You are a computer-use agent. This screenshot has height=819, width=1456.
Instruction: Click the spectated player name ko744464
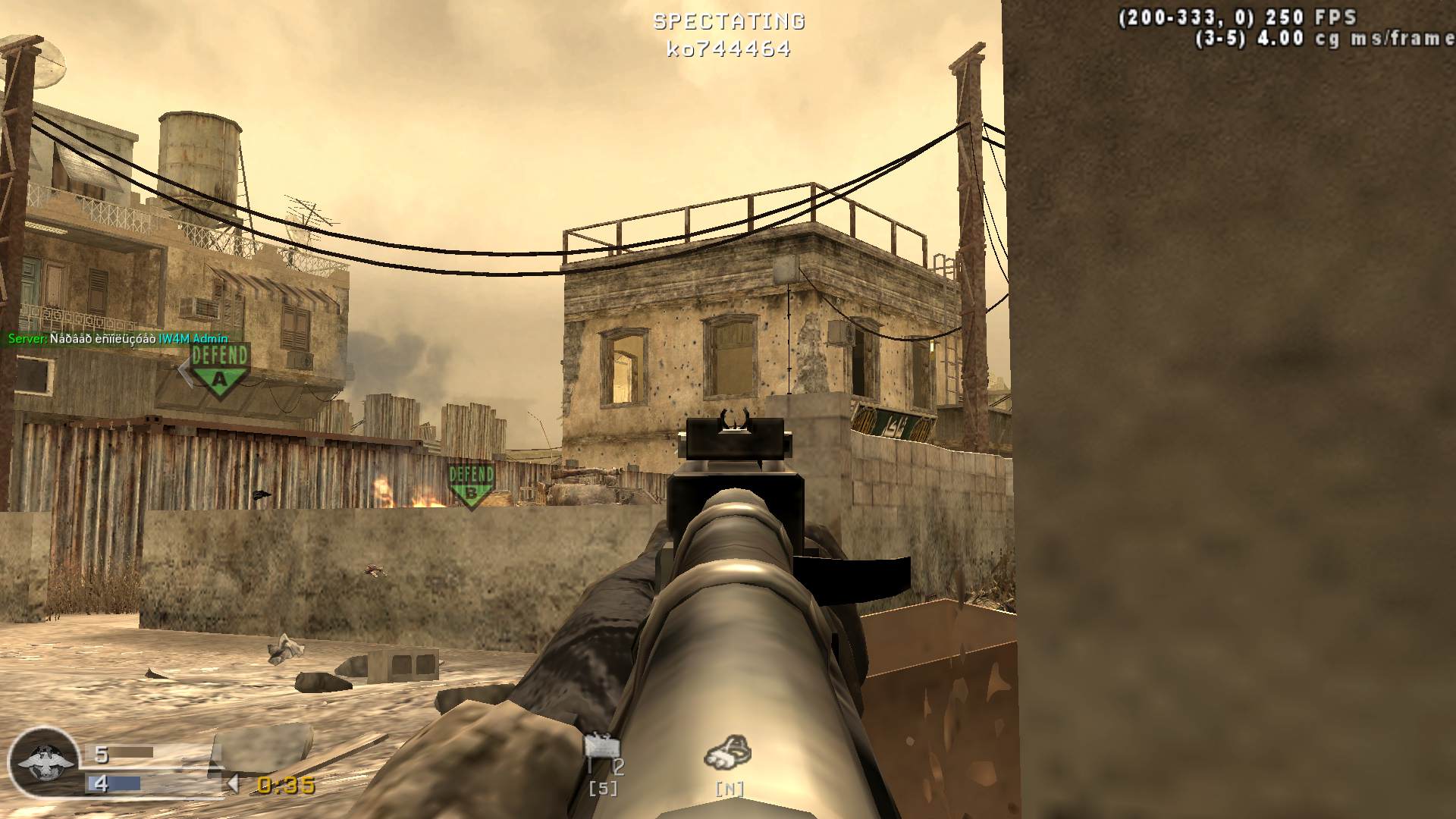729,49
